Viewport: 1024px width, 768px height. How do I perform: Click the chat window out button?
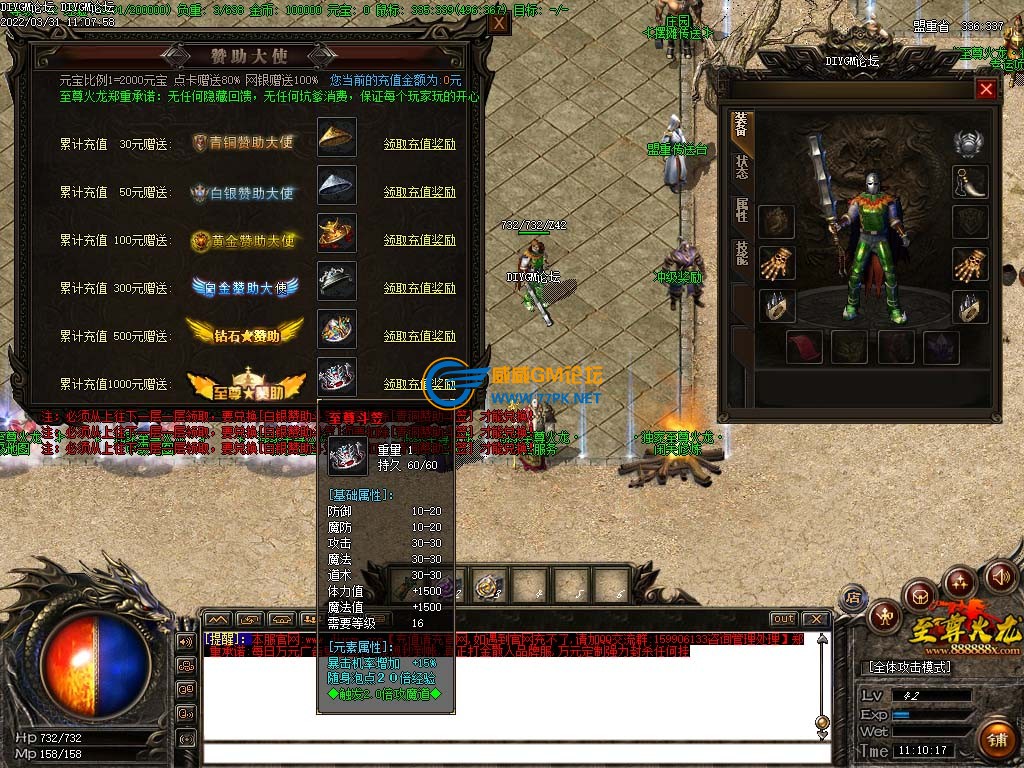(784, 619)
